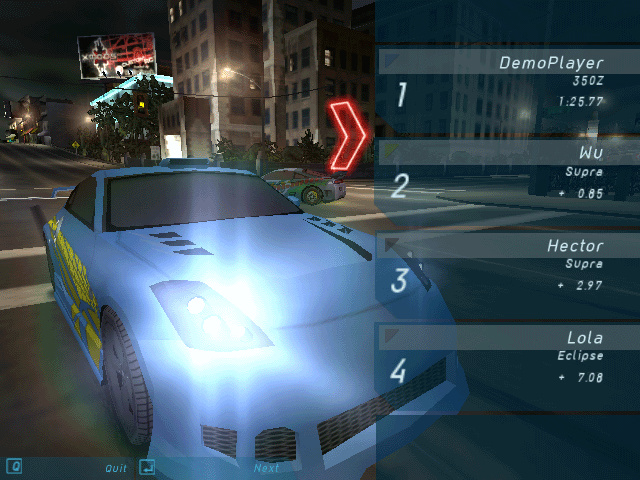Continue with the Next button

coord(266,467)
